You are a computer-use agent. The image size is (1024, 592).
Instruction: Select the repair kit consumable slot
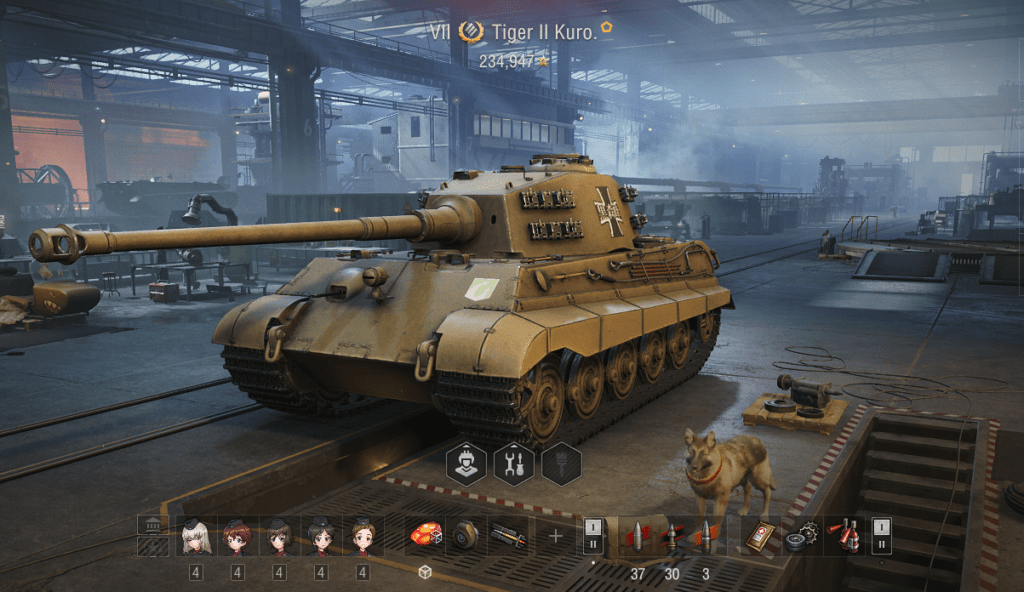pos(801,536)
